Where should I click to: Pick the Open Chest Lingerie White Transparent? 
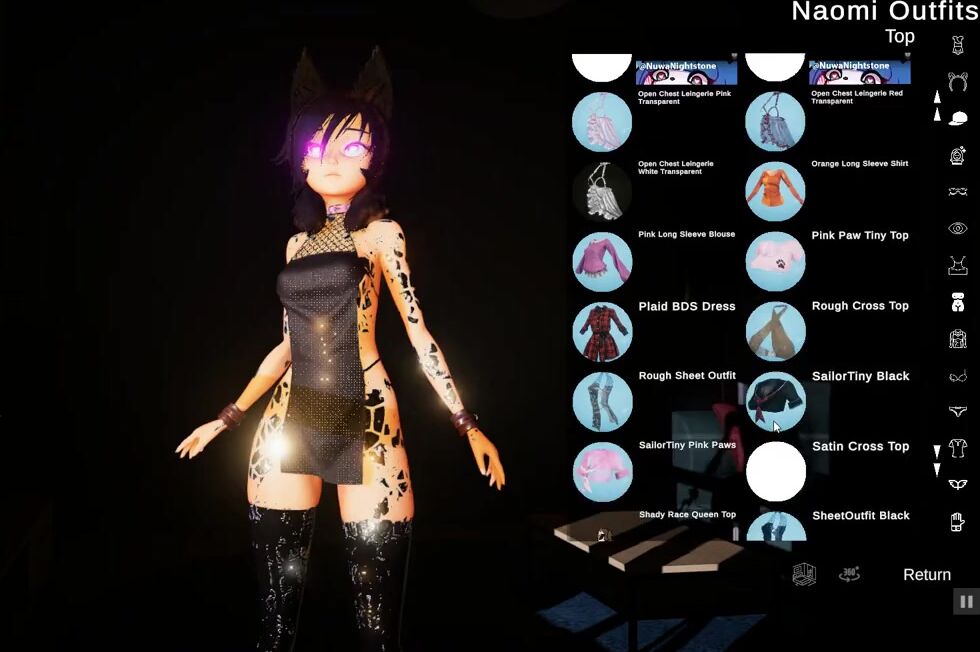pos(602,191)
